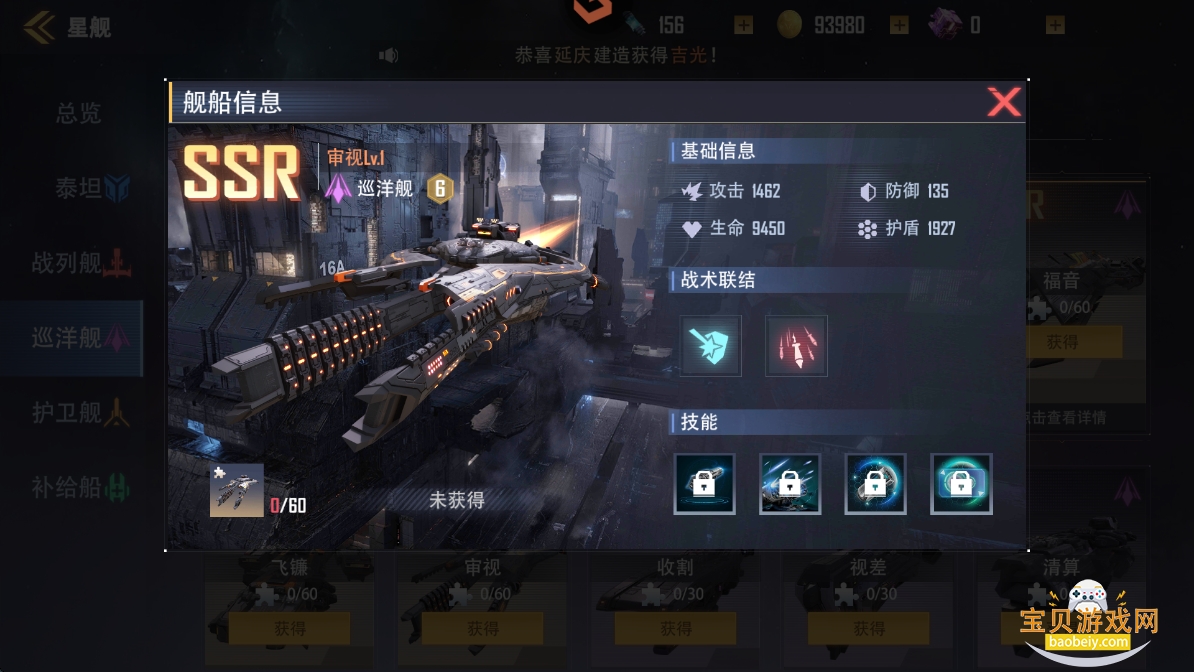Add more gold coins with plus button

[x=899, y=25]
